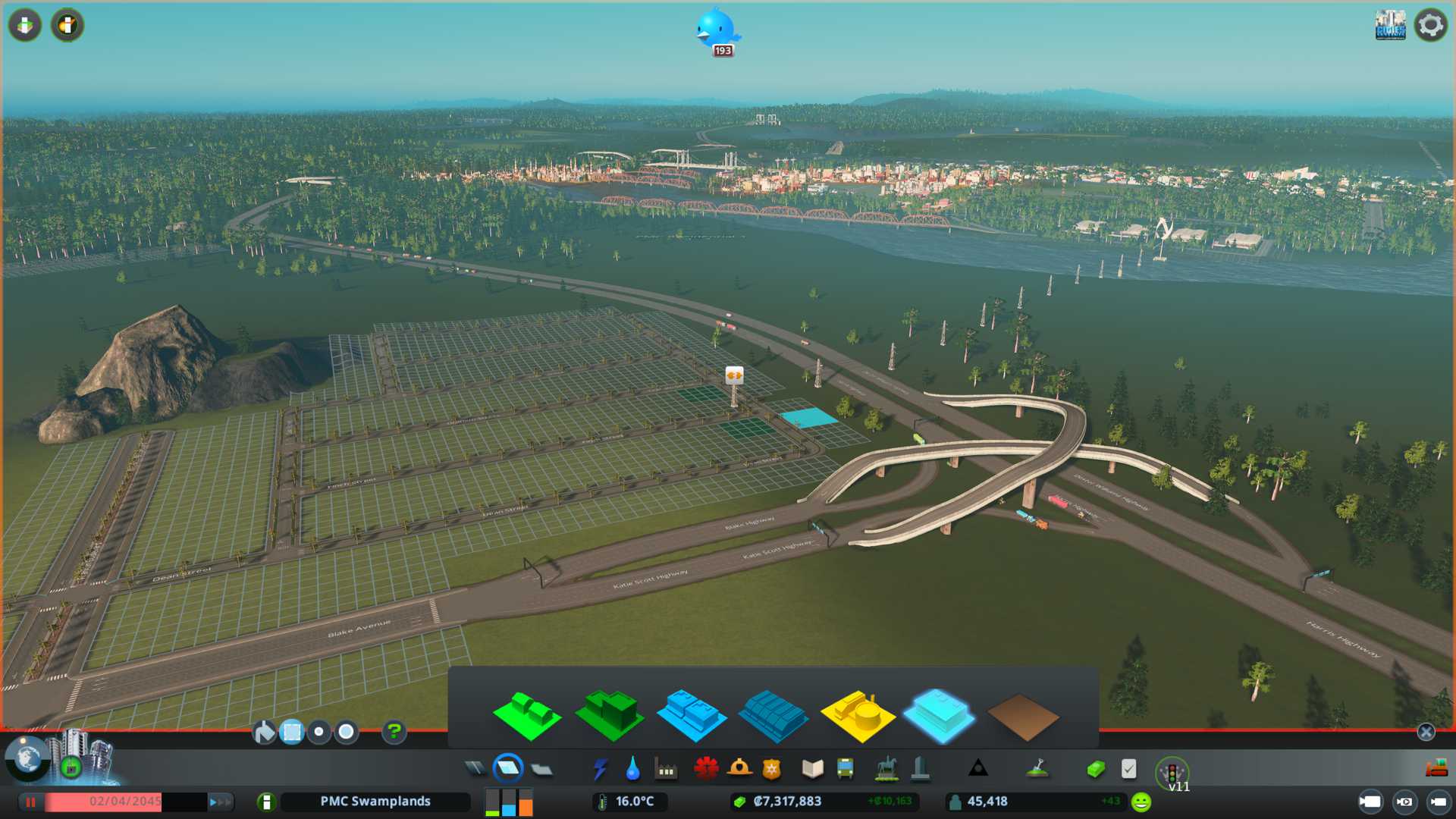The width and height of the screenshot is (1456, 819).
Task: Open the green question mark help
Action: [394, 732]
